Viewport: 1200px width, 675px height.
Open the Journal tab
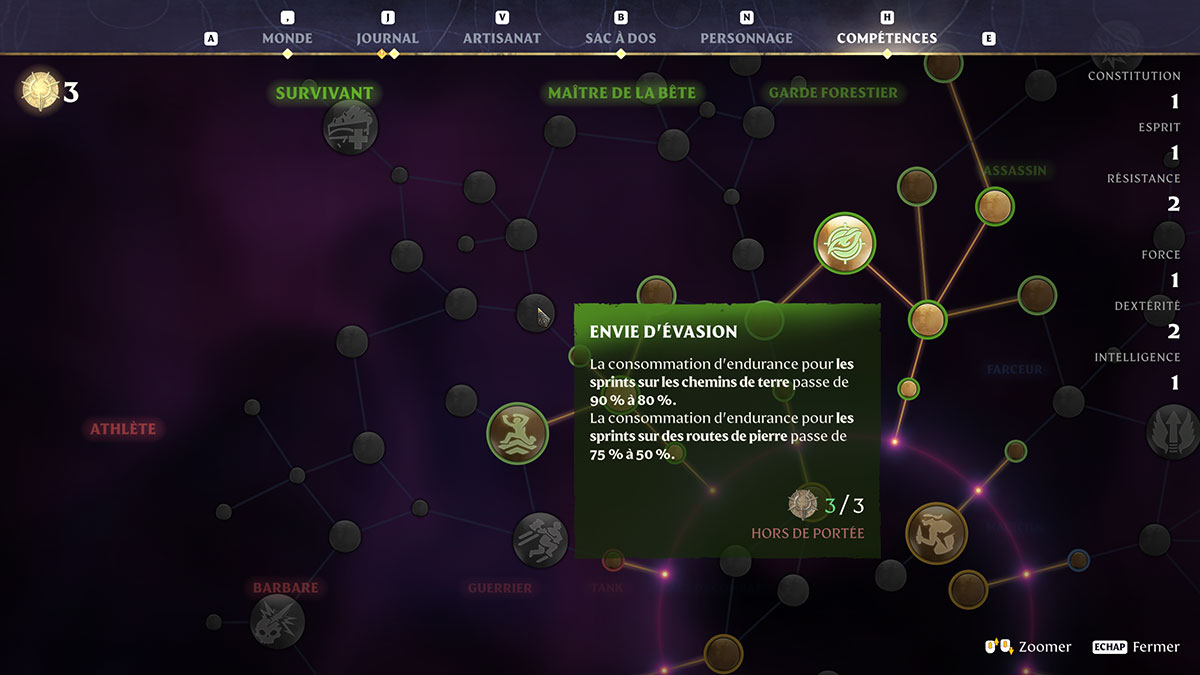pos(387,38)
